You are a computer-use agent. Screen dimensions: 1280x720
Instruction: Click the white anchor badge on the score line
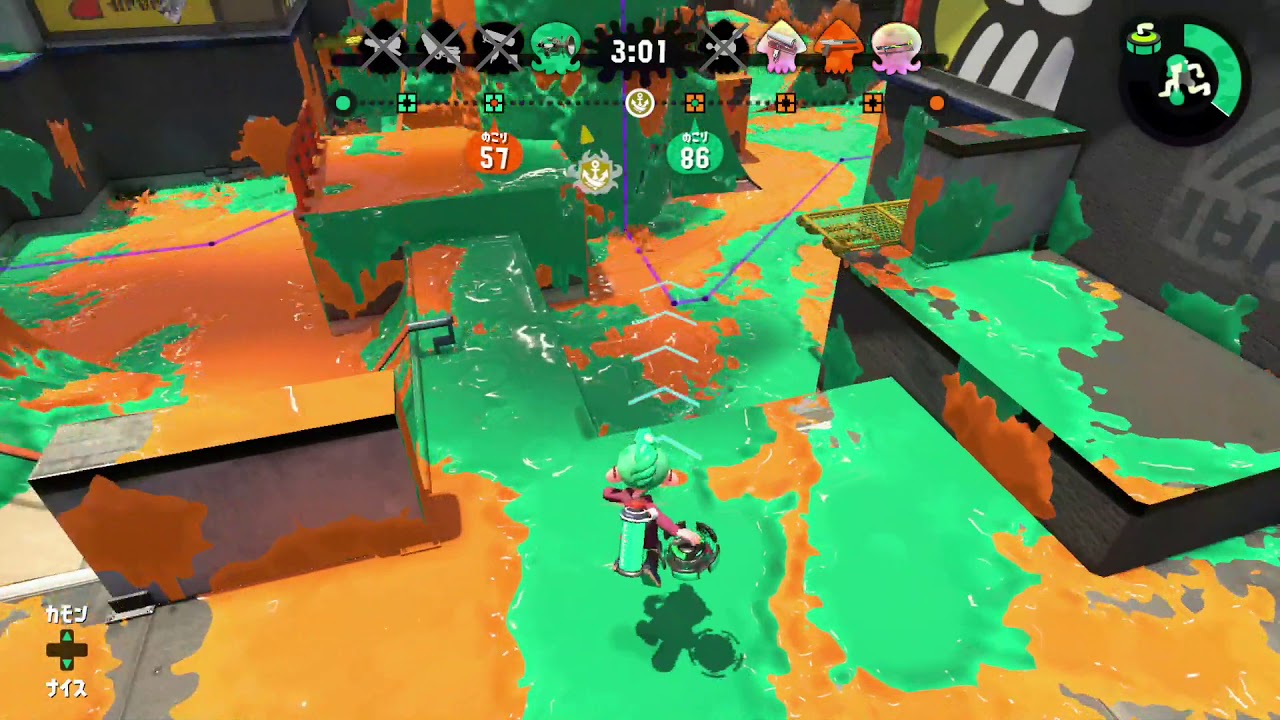click(x=640, y=100)
